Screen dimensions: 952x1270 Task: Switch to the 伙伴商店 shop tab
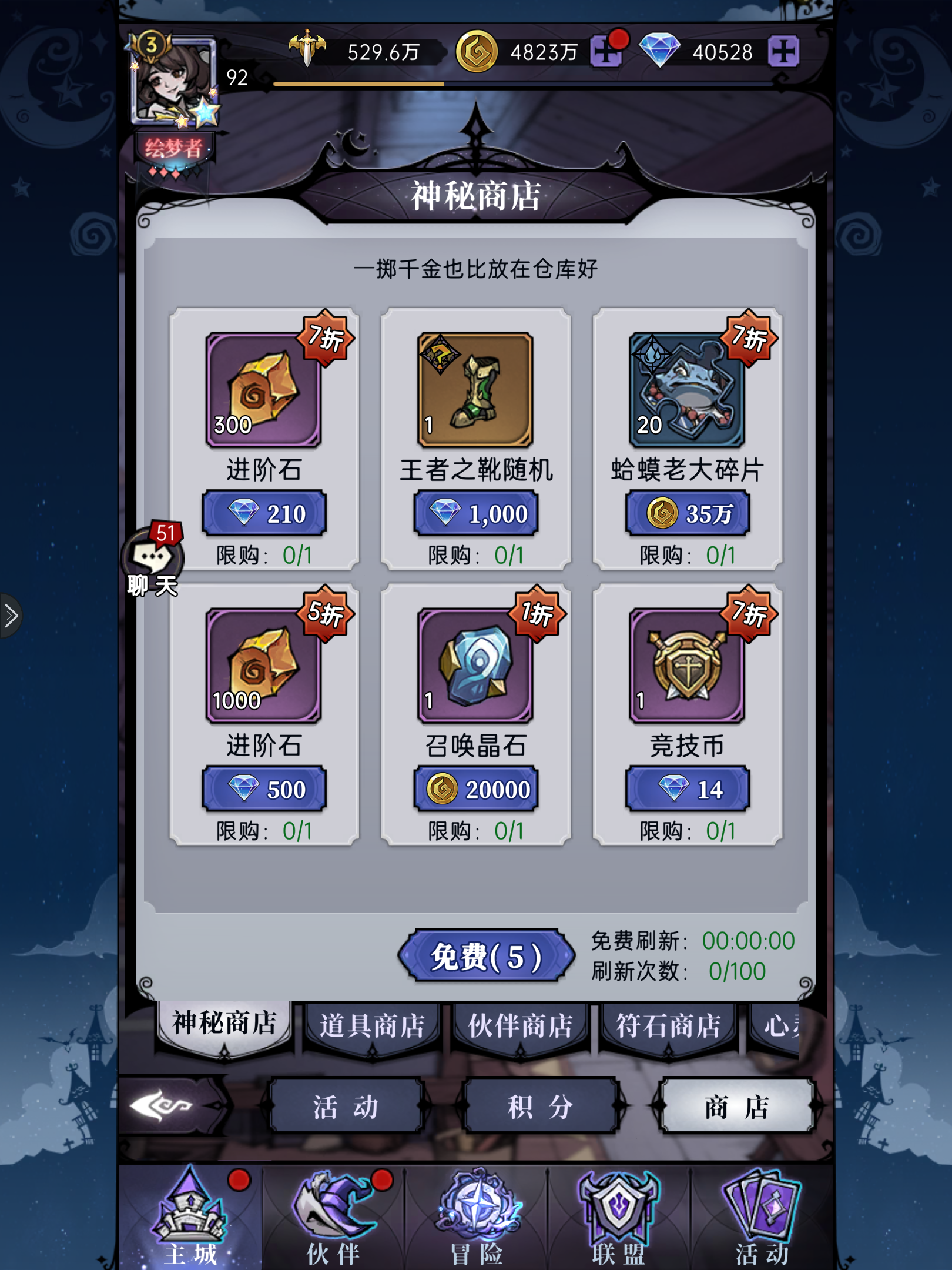click(522, 1025)
